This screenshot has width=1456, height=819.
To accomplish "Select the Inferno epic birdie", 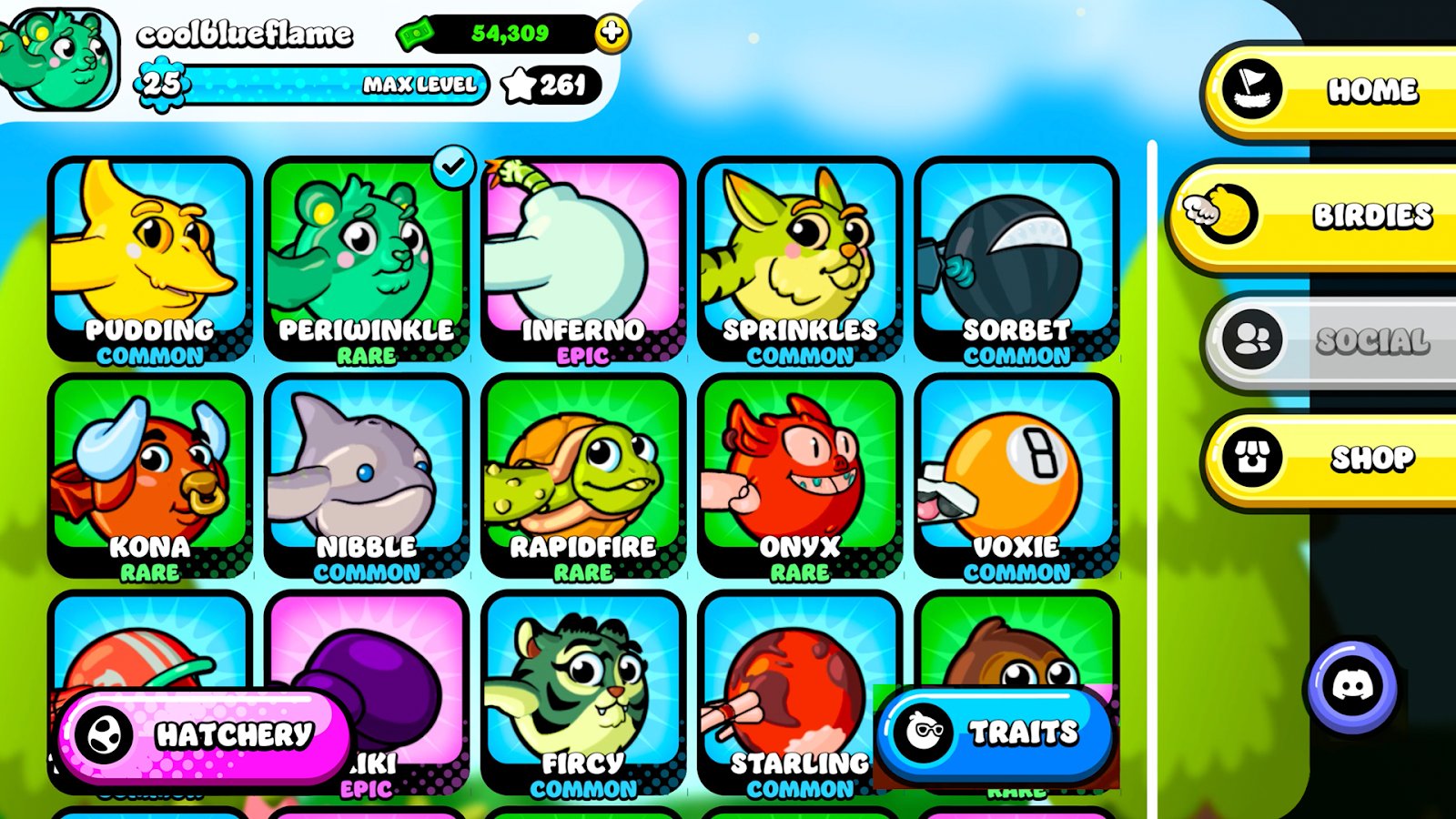I will coord(583,259).
